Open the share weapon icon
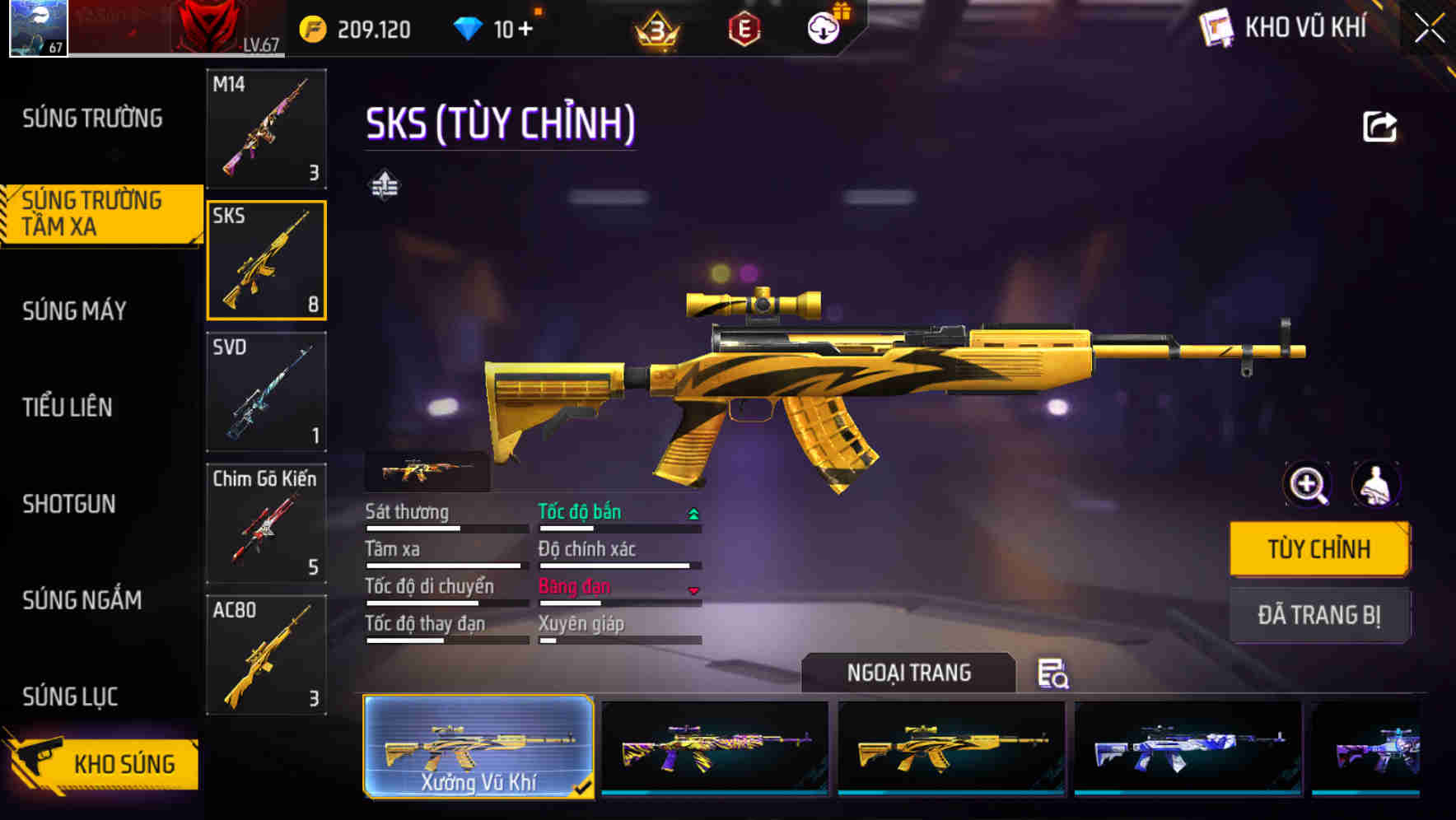Image resolution: width=1456 pixels, height=820 pixels. 1382,125
